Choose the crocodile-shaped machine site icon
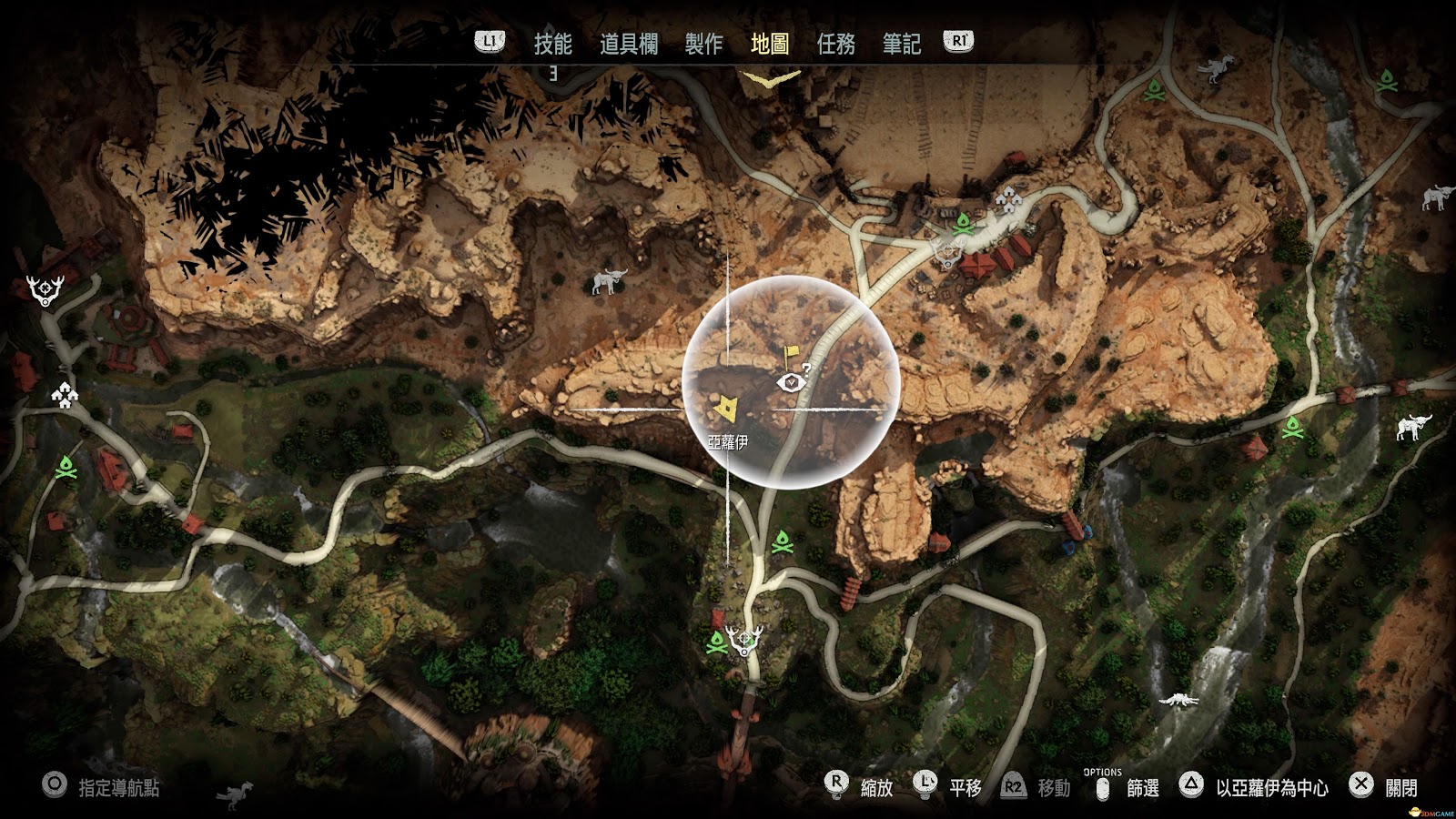The height and width of the screenshot is (819, 1456). tap(1180, 700)
